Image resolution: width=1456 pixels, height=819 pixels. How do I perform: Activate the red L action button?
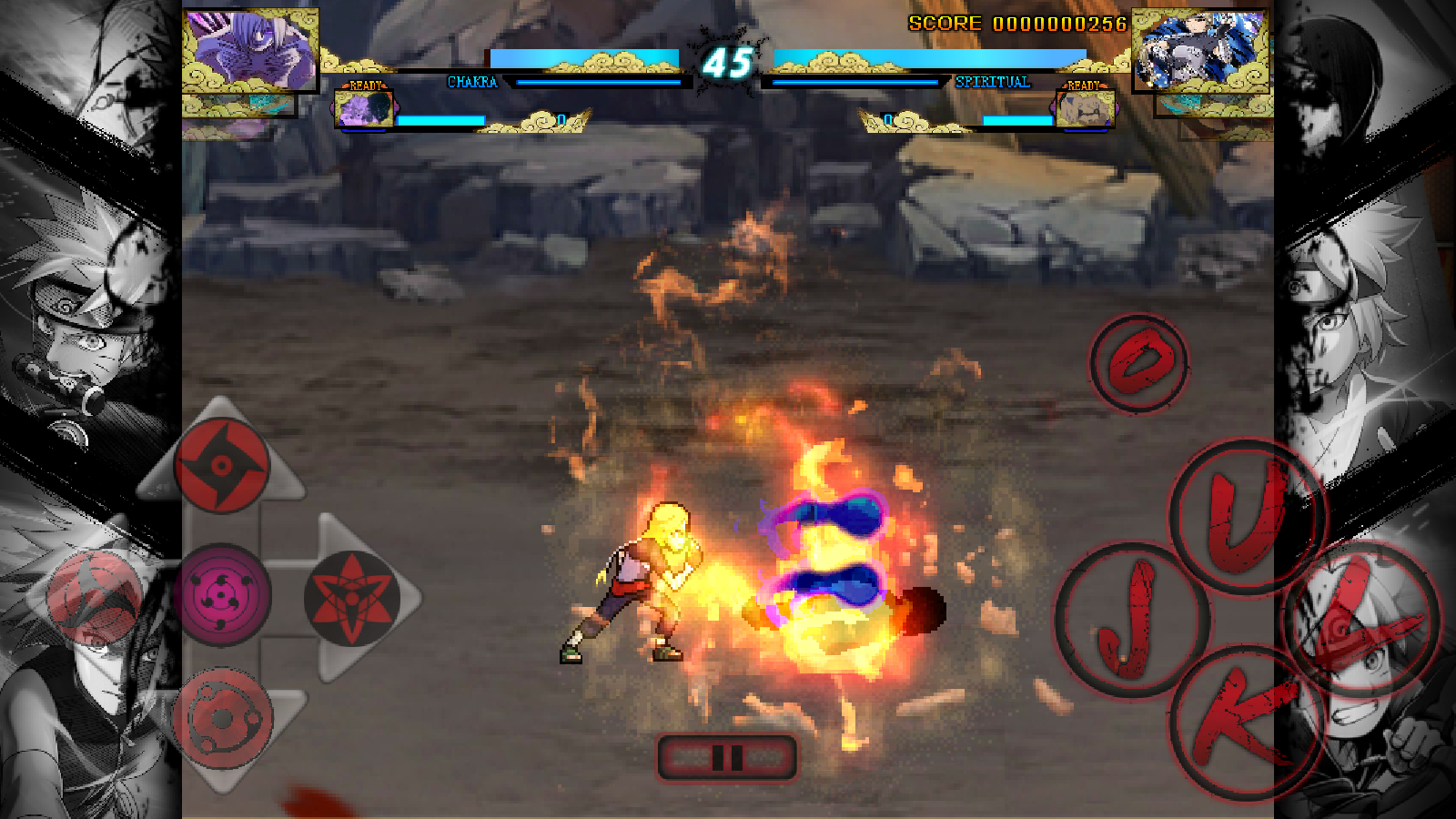1361,618
